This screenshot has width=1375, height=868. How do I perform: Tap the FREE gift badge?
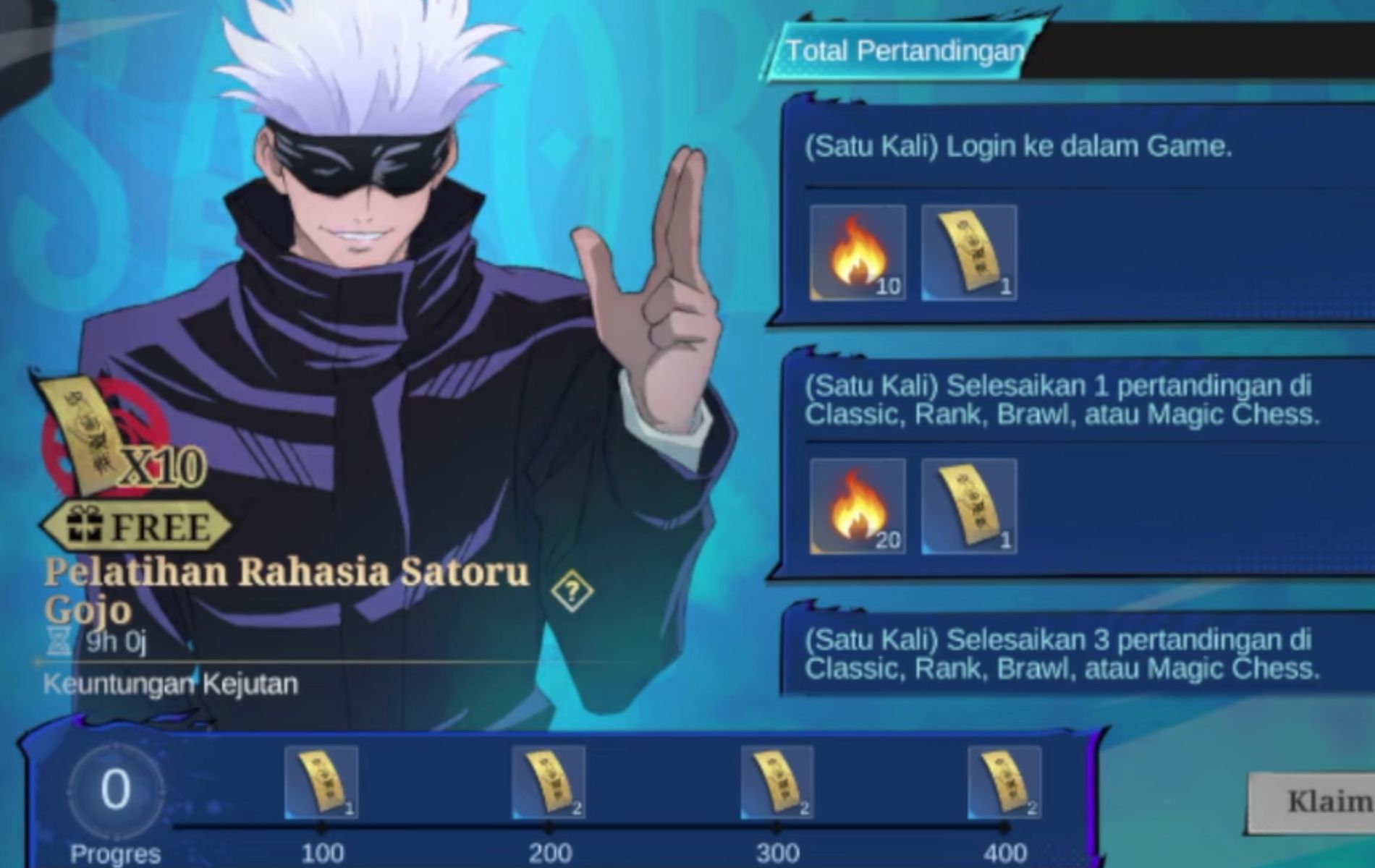[x=137, y=526]
